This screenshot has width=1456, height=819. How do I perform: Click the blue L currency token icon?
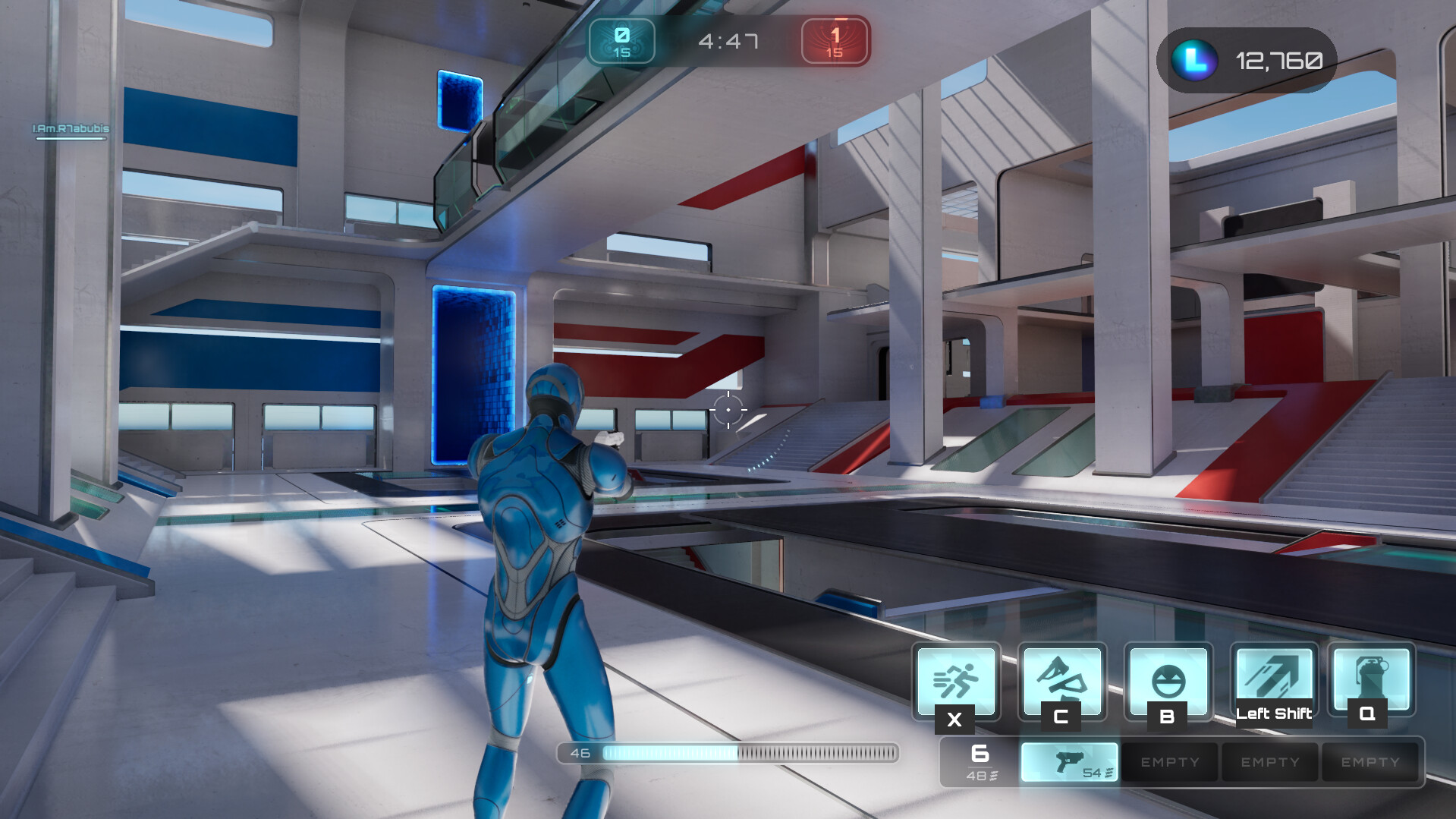(x=1193, y=60)
